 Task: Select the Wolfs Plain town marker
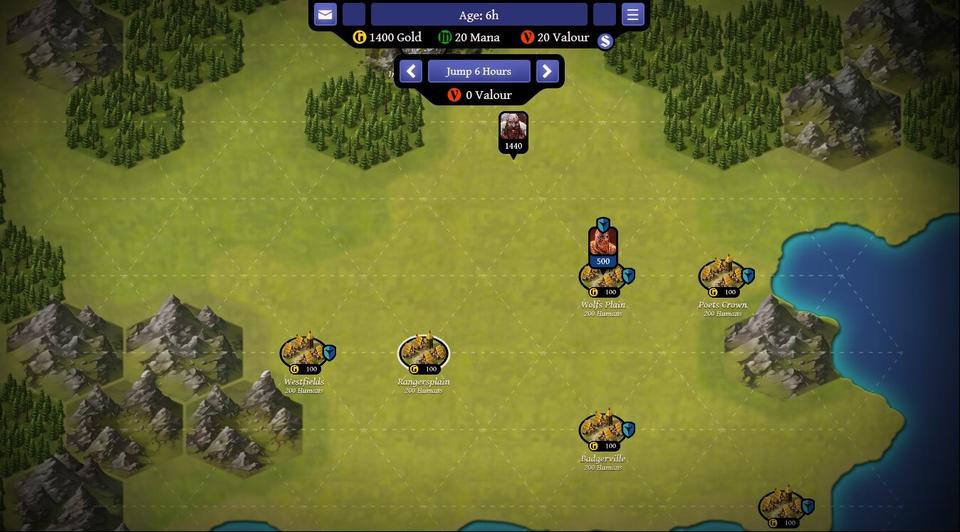point(602,279)
